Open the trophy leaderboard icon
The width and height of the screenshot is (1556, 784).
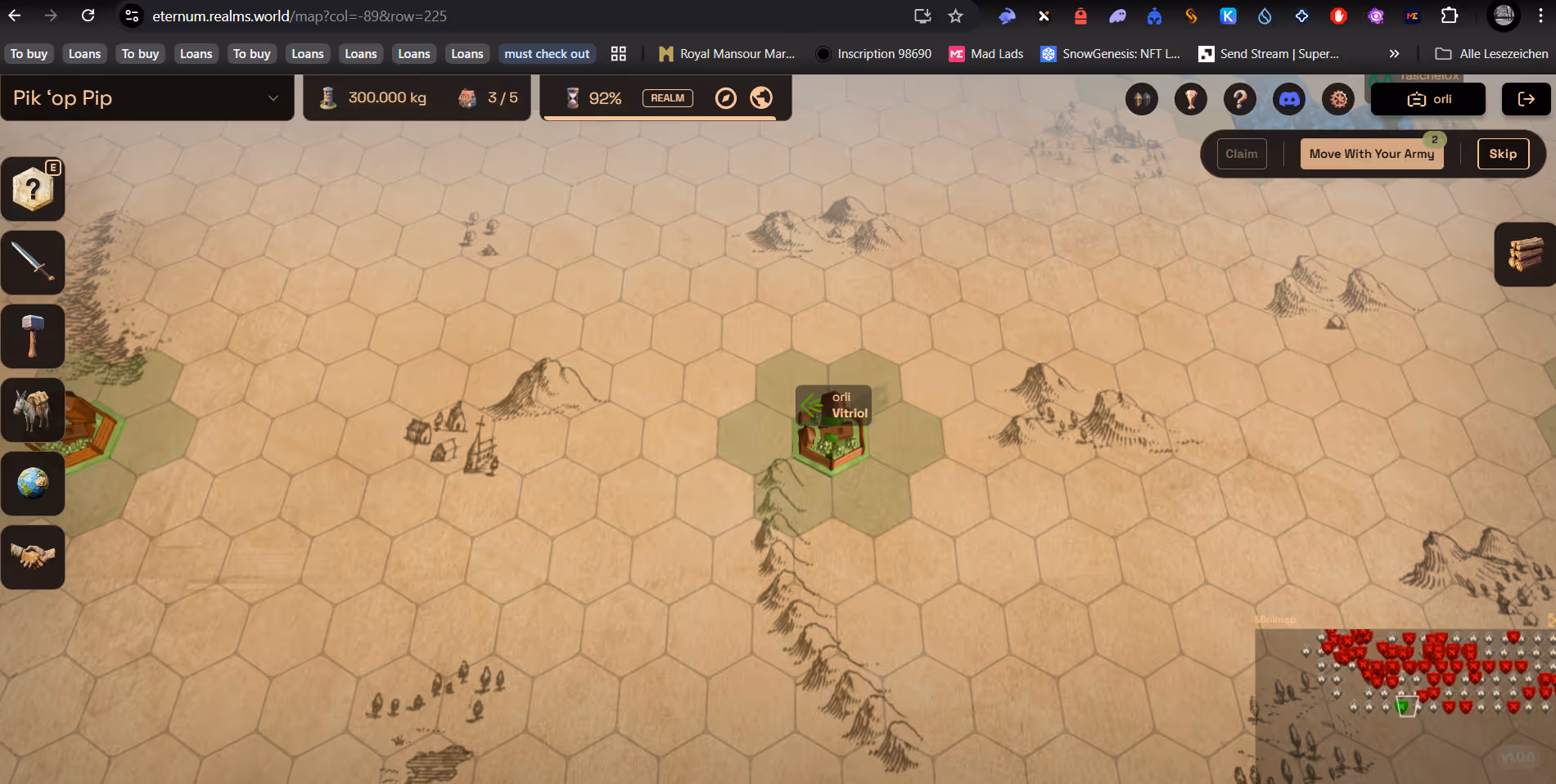click(1190, 99)
